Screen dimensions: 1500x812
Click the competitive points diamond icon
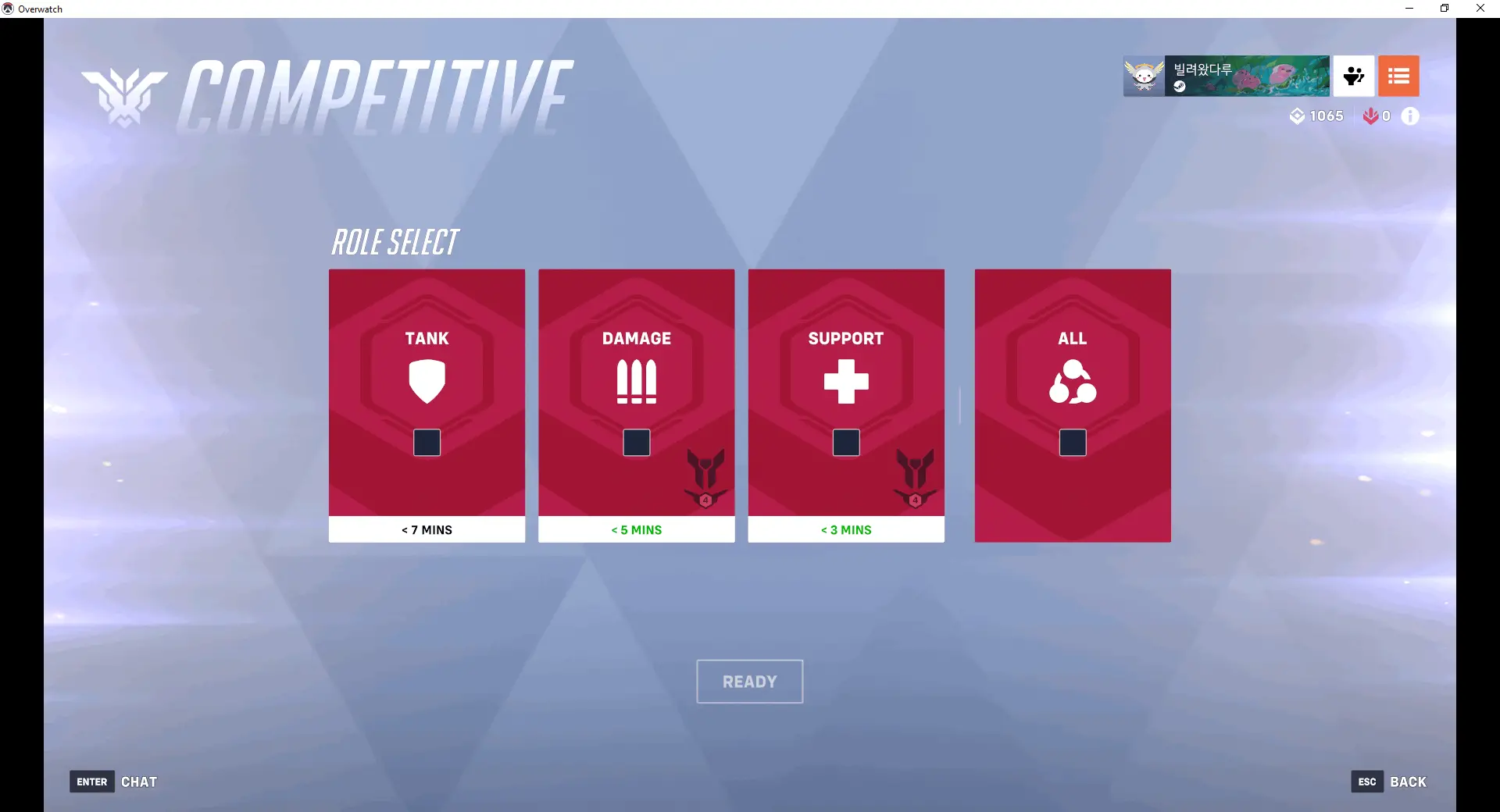tap(1298, 116)
